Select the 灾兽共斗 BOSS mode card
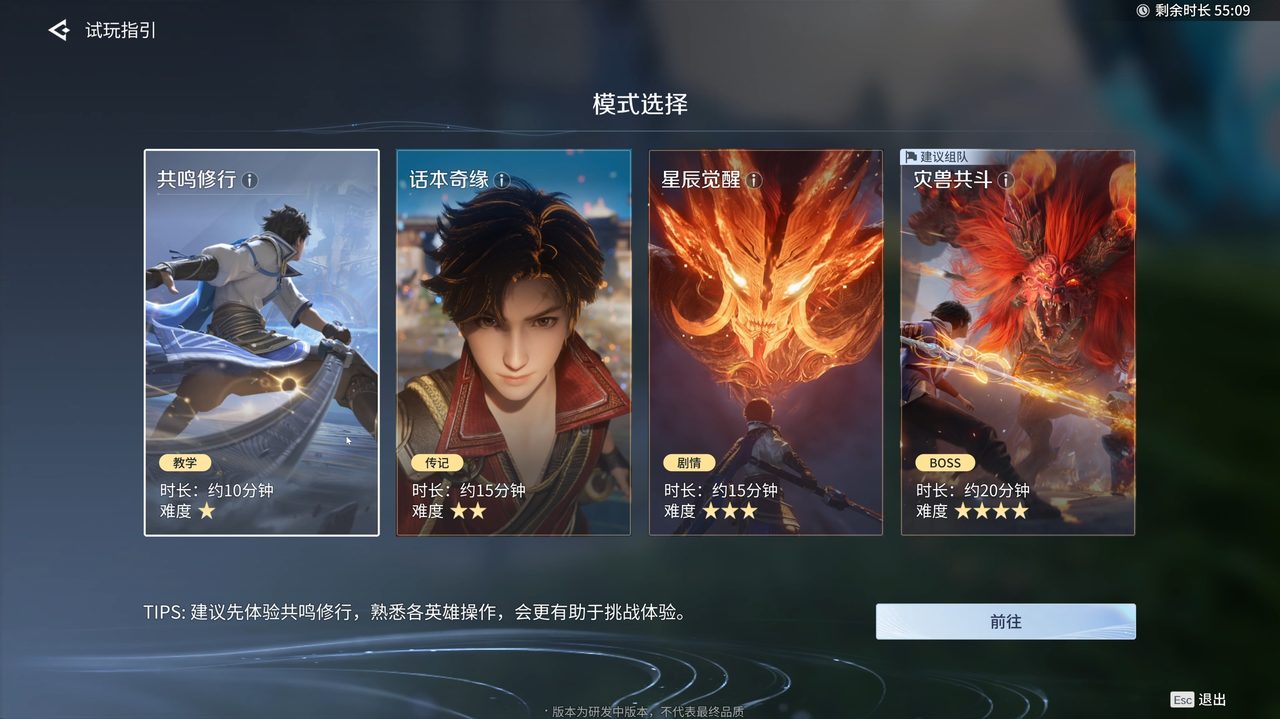Viewport: 1280px width, 719px height. (1017, 342)
